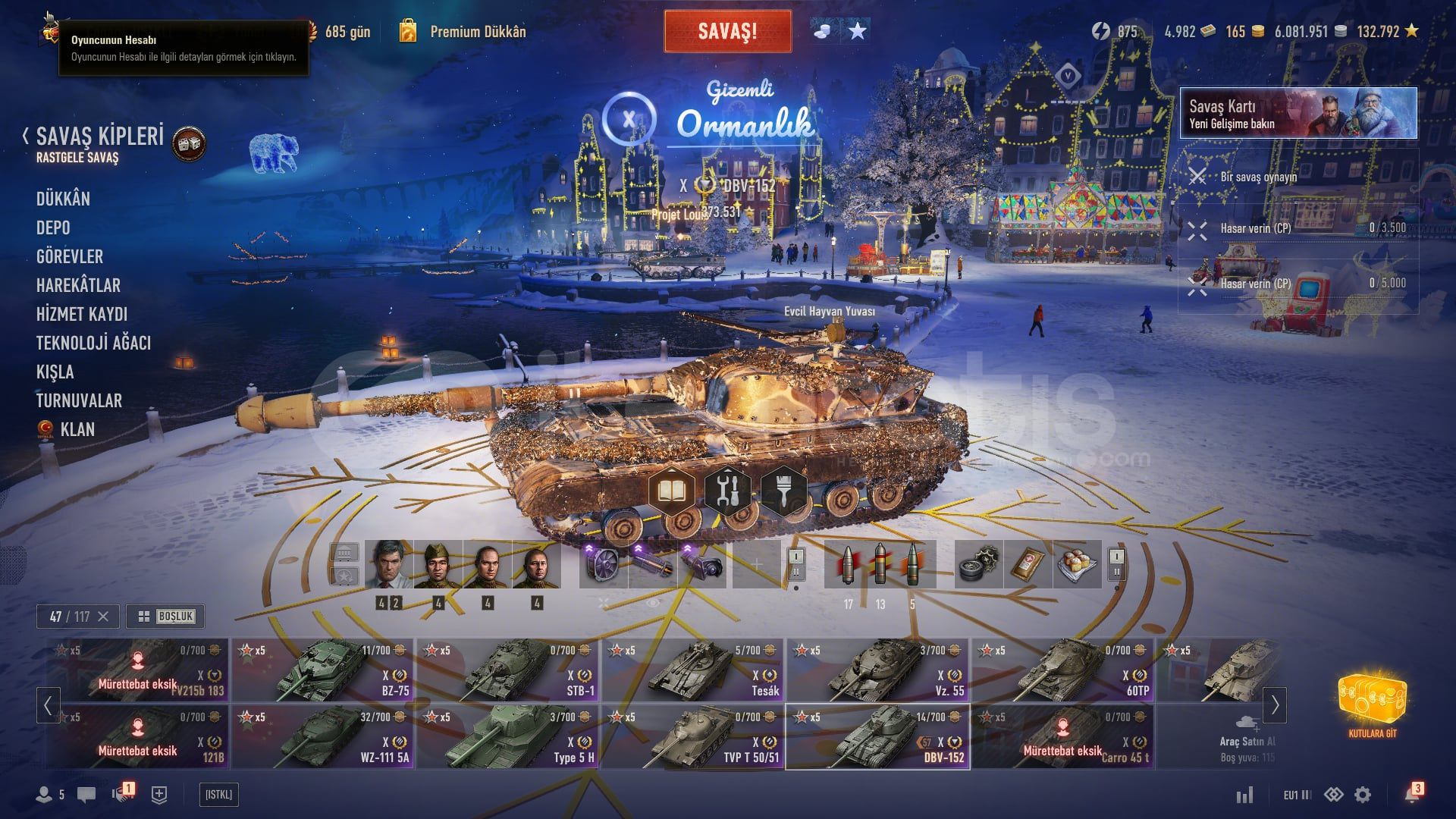Open the Savaş Kartı battle pass banner
Viewport: 1456px width, 819px height.
1298,113
